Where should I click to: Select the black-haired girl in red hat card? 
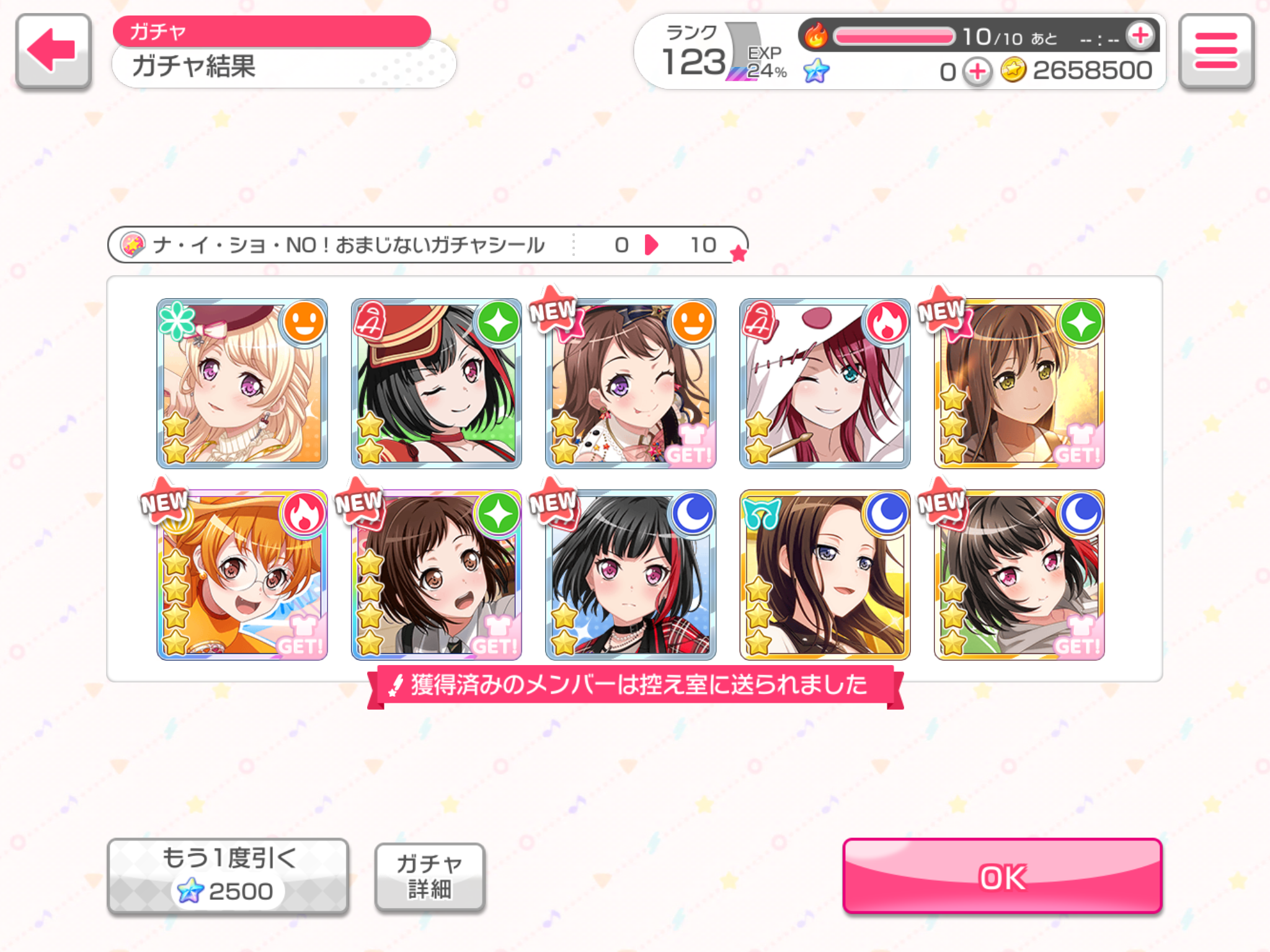(x=436, y=383)
